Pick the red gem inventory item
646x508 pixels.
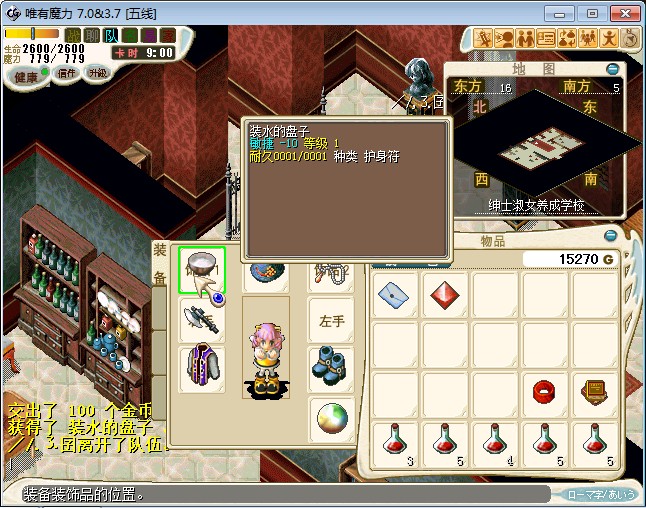coord(445,294)
